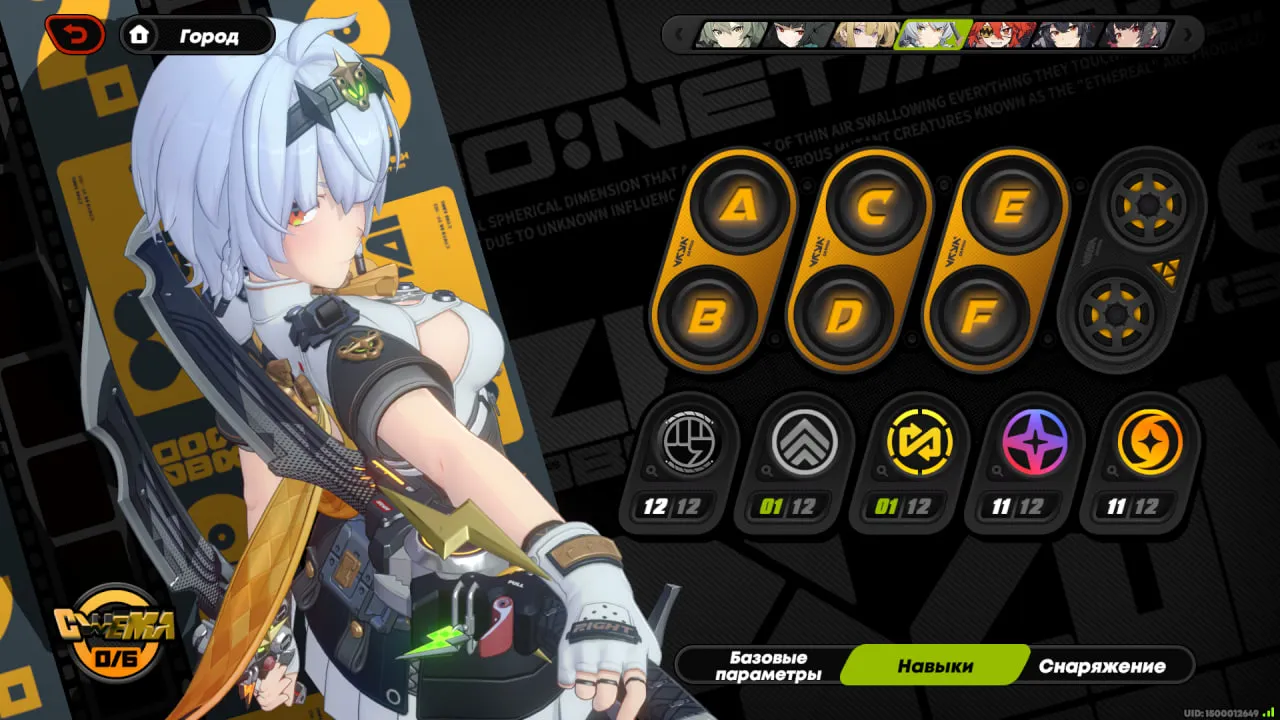Switch to the Снаряжение tab

tap(1102, 666)
